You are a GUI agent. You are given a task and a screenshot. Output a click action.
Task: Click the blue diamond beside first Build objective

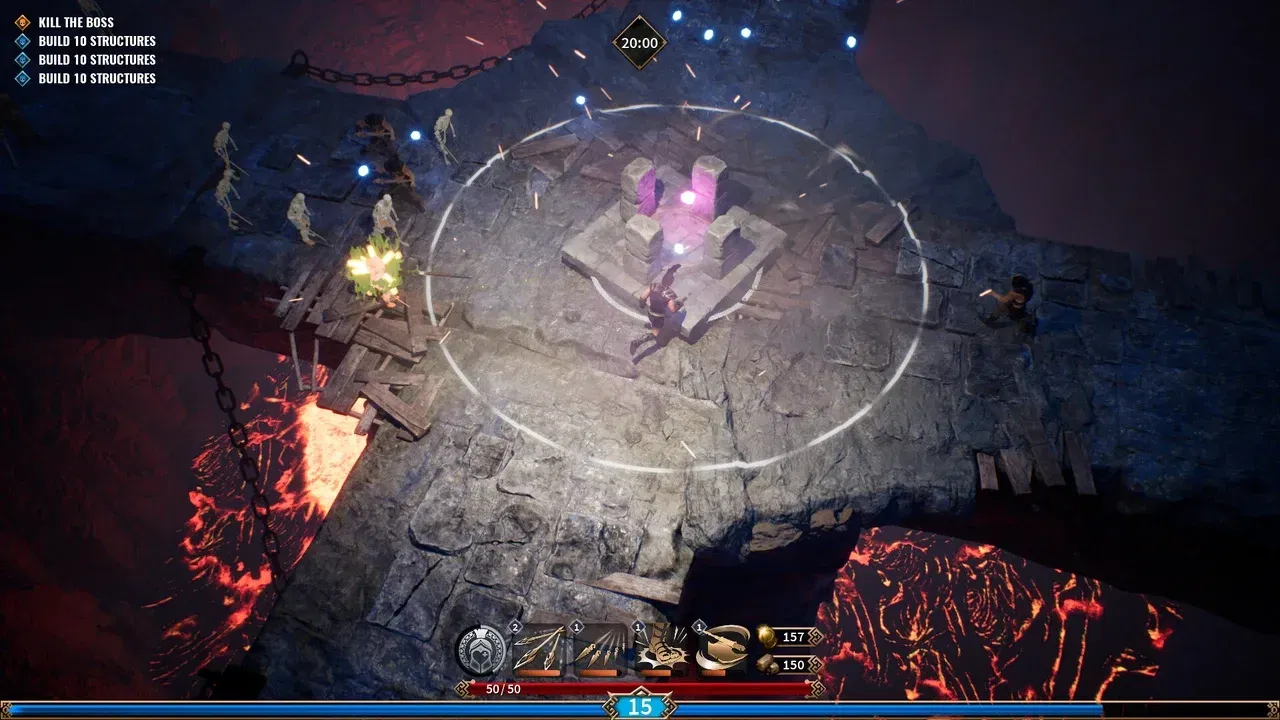click(x=22, y=41)
